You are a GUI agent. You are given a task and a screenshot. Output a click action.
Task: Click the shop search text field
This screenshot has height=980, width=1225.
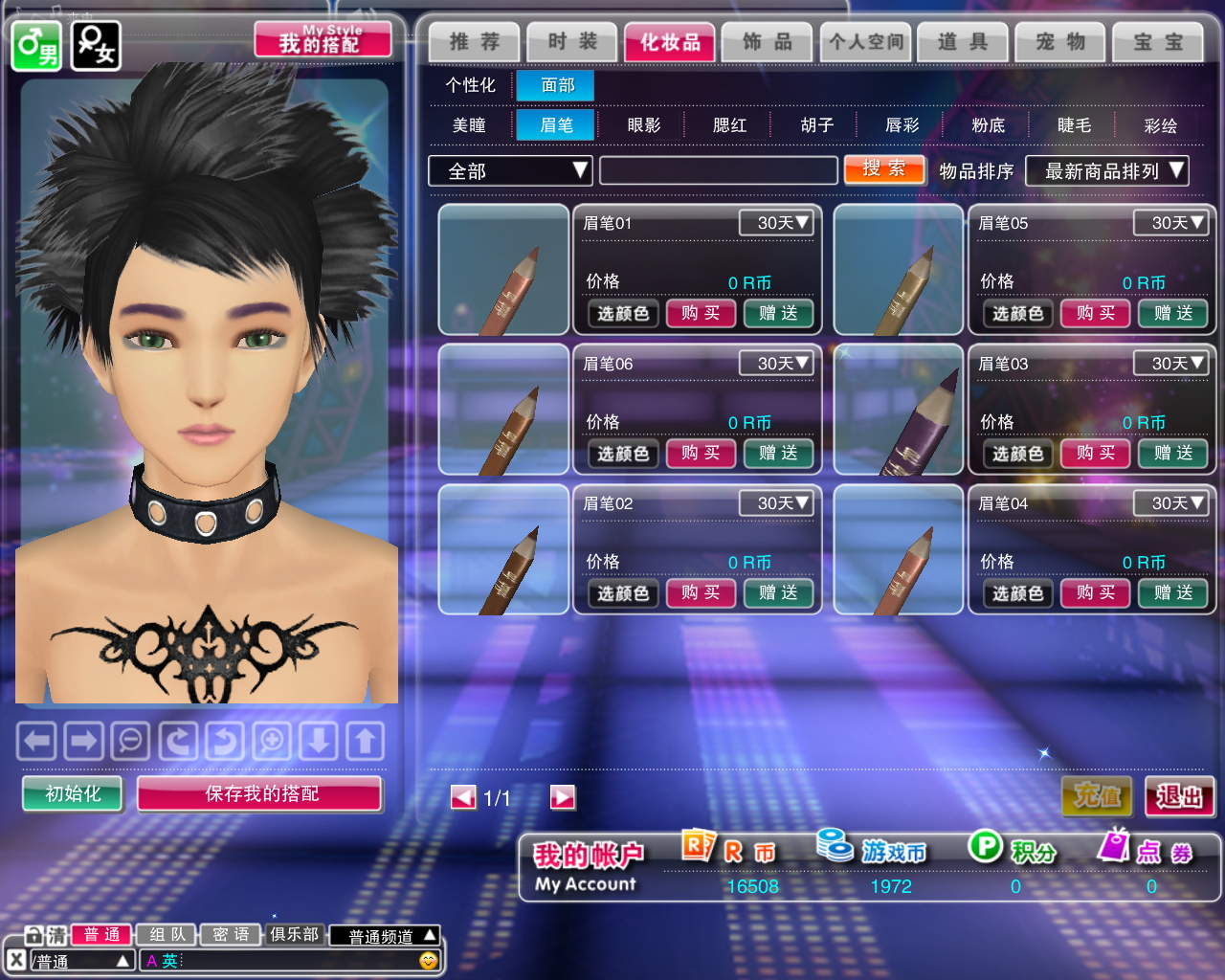[718, 171]
